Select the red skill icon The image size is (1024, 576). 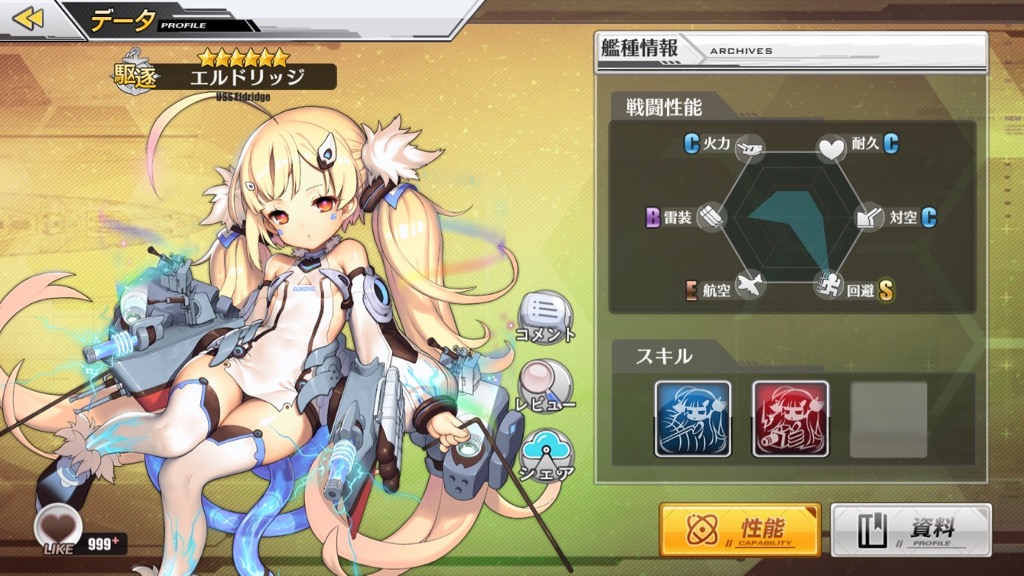[790, 418]
